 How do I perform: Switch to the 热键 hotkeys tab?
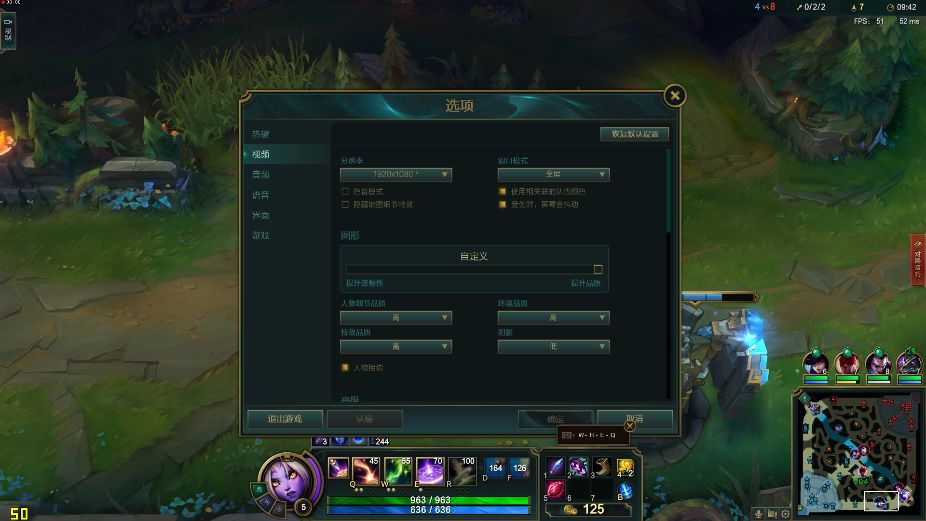[261, 134]
